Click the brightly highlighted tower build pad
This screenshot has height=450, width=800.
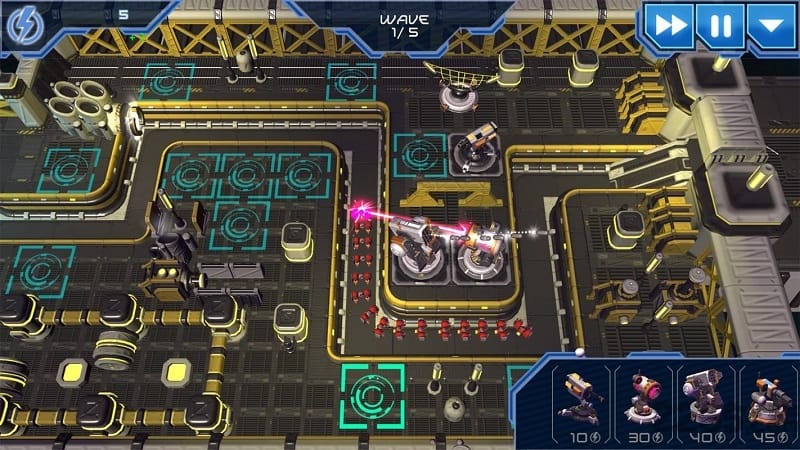pyautogui.click(x=373, y=393)
